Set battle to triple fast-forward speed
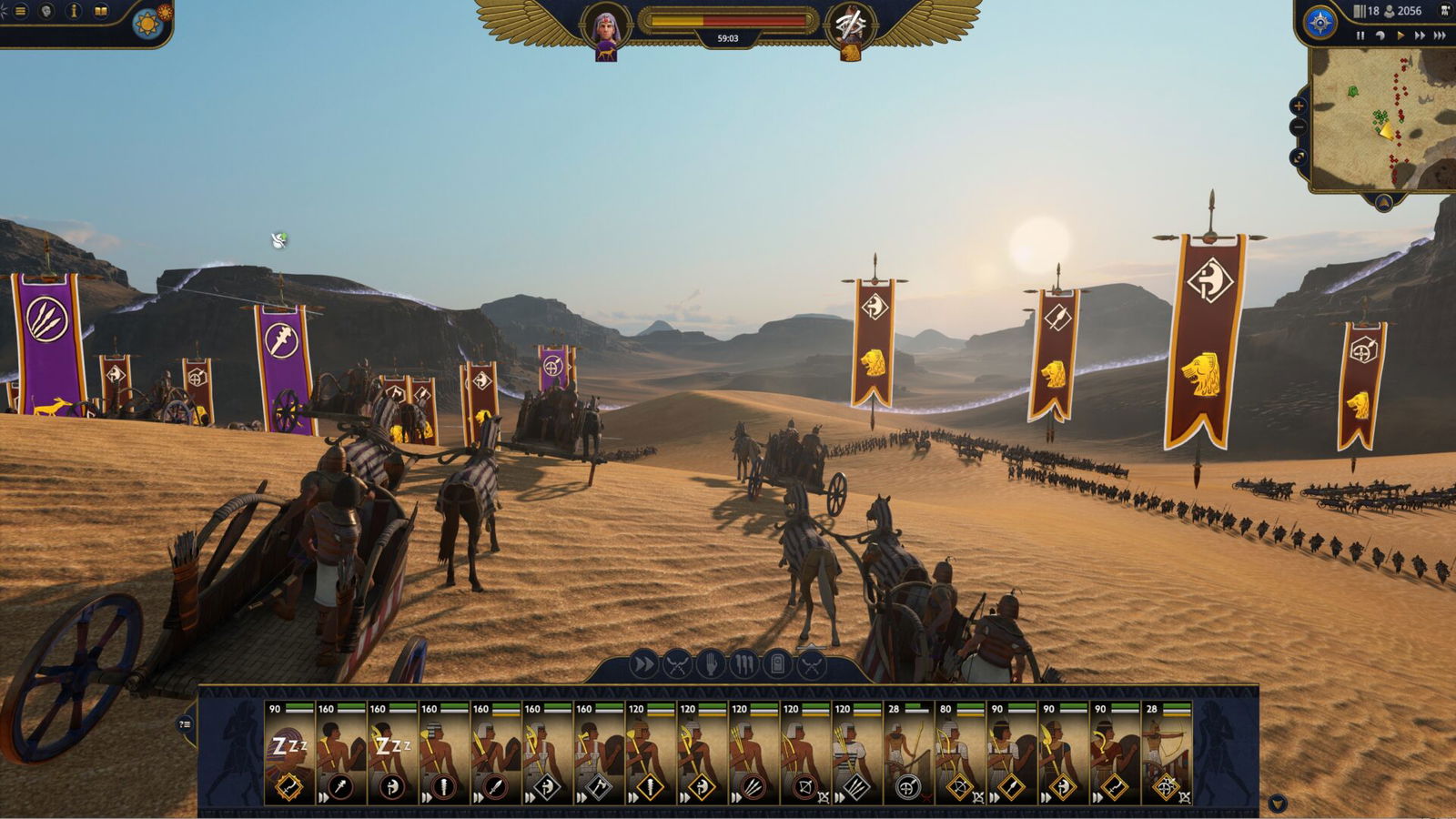This screenshot has height=819, width=1456. point(1440,35)
